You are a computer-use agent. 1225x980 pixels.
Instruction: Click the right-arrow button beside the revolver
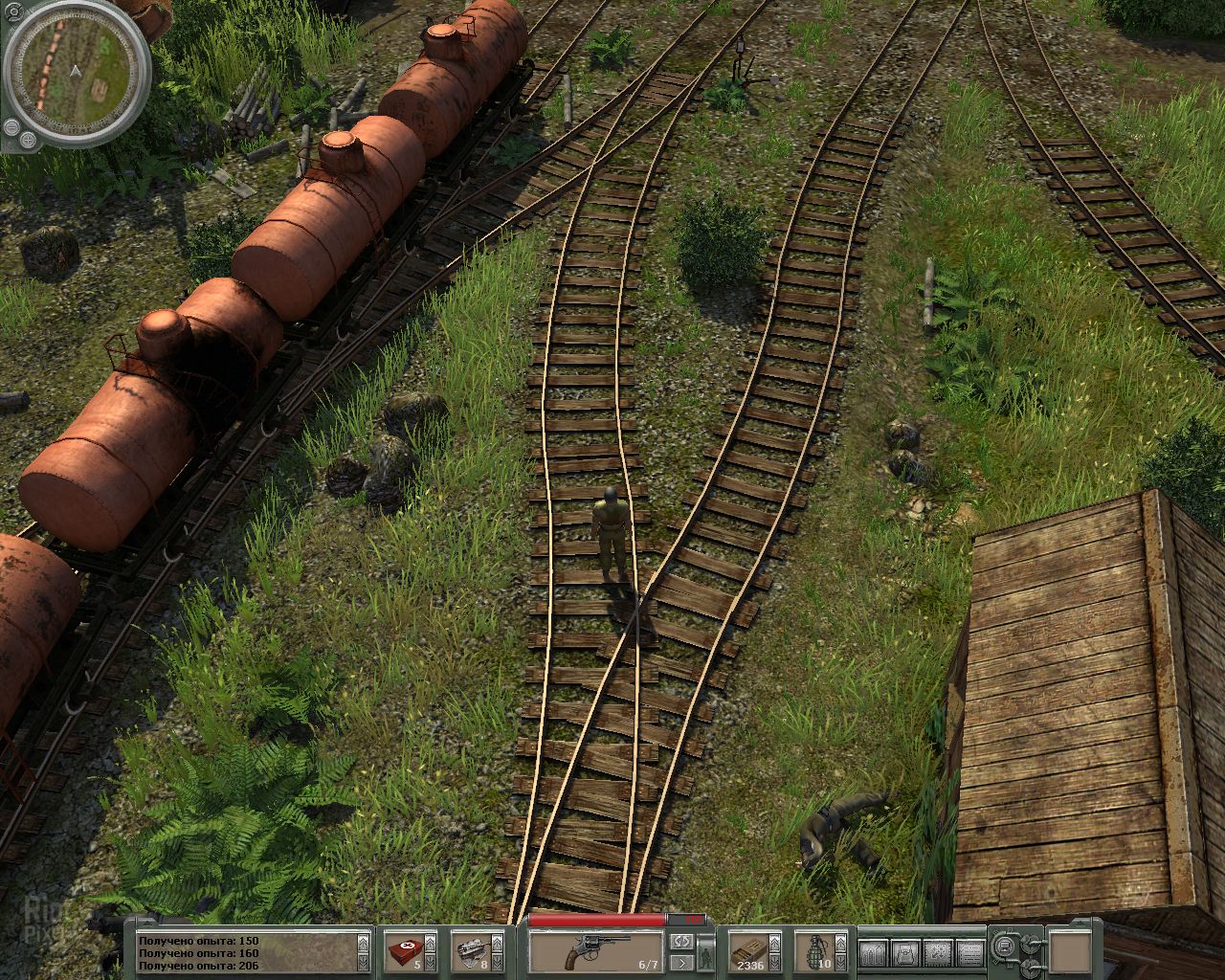coord(680,963)
